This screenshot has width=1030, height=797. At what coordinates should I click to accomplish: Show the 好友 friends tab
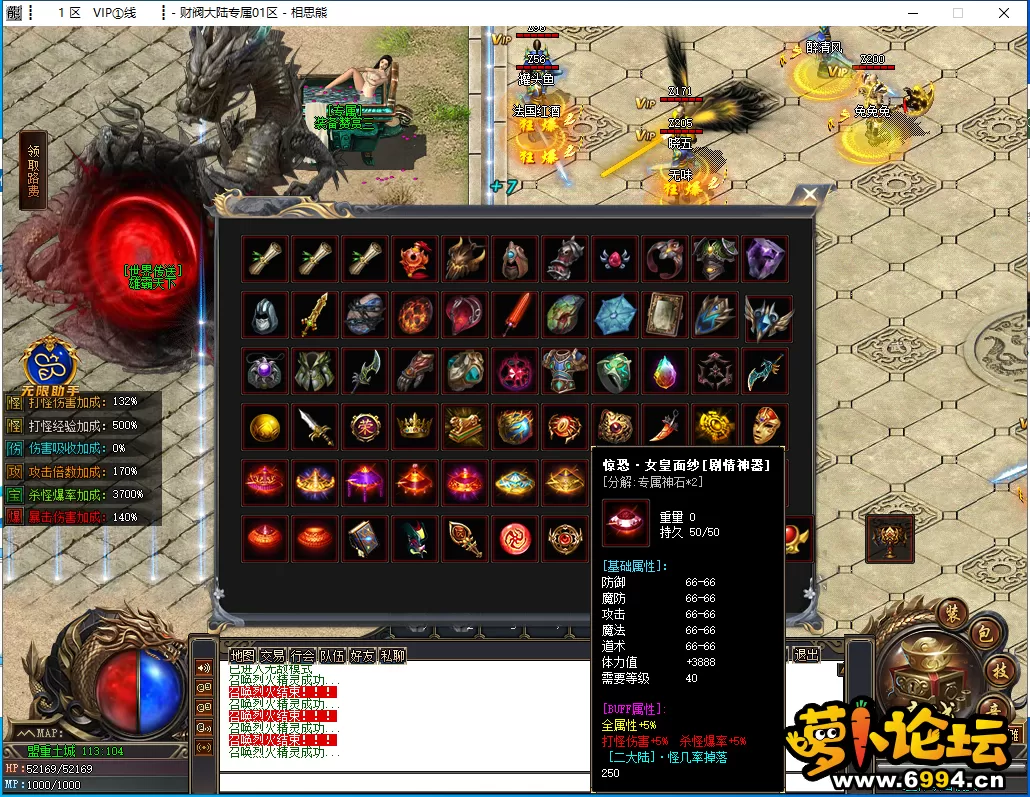(x=362, y=656)
